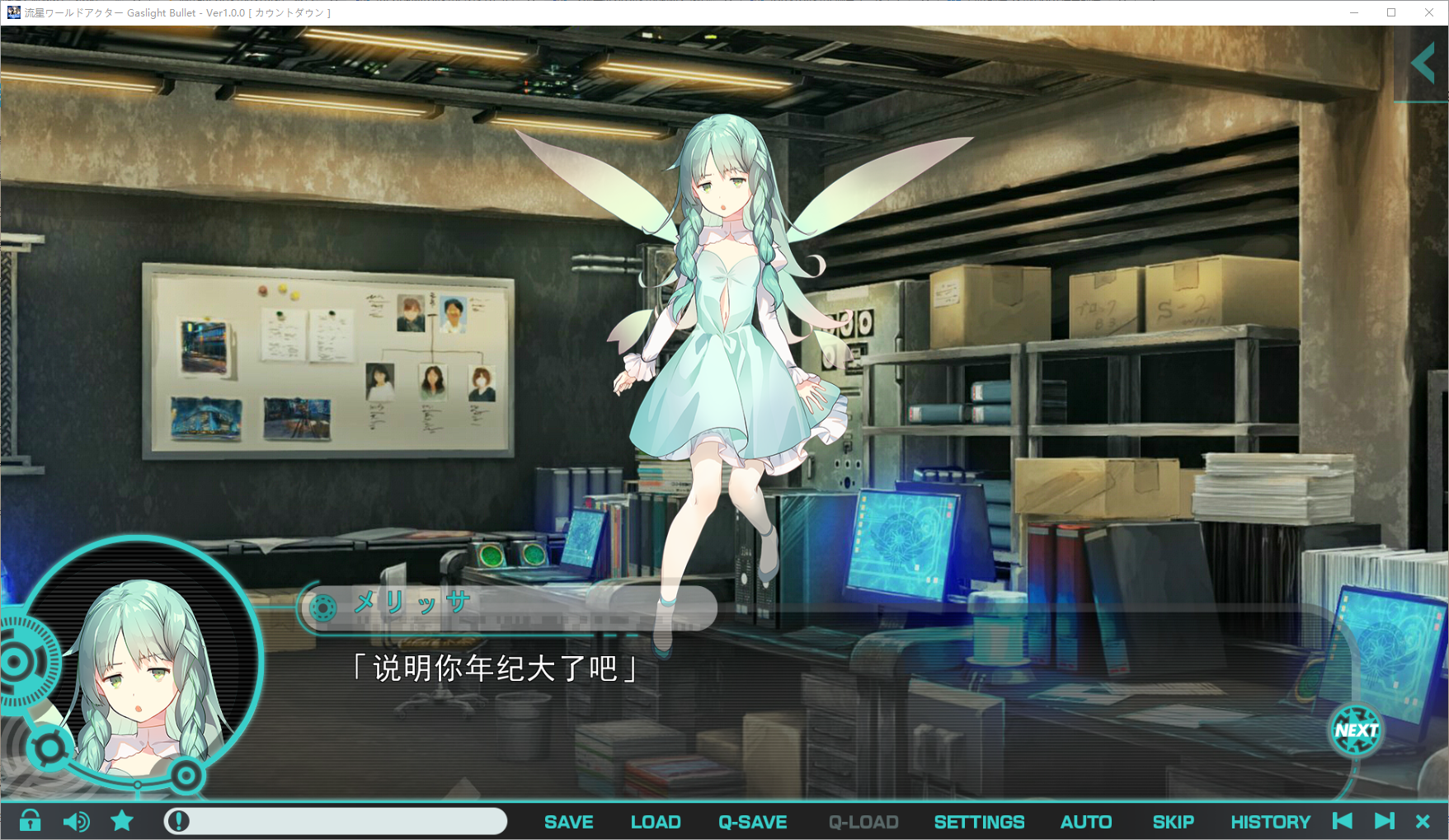Open the SETTINGS screen
Image resolution: width=1449 pixels, height=840 pixels.
(979, 822)
